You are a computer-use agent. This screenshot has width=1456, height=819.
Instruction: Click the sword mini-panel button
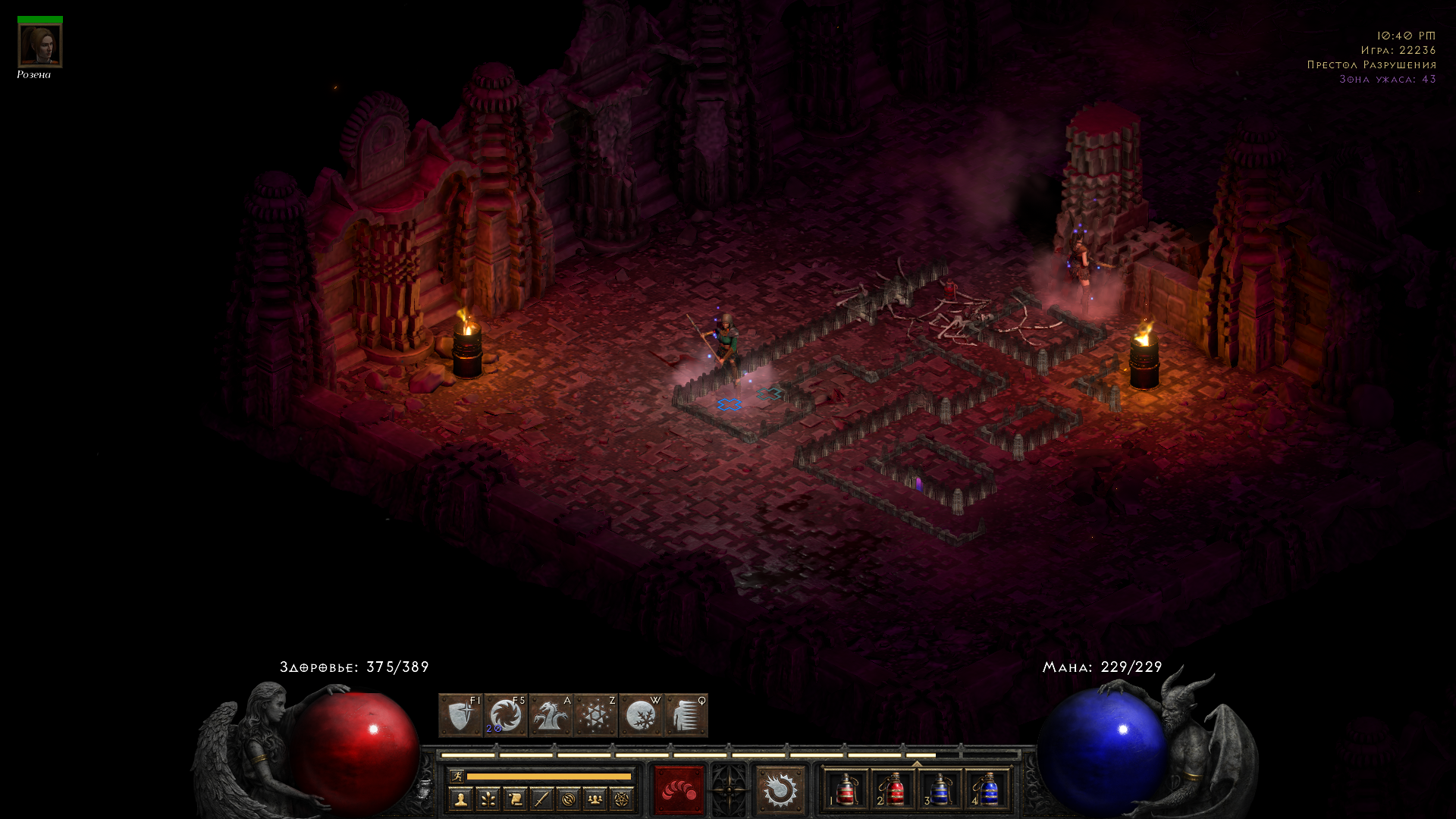[x=541, y=799]
